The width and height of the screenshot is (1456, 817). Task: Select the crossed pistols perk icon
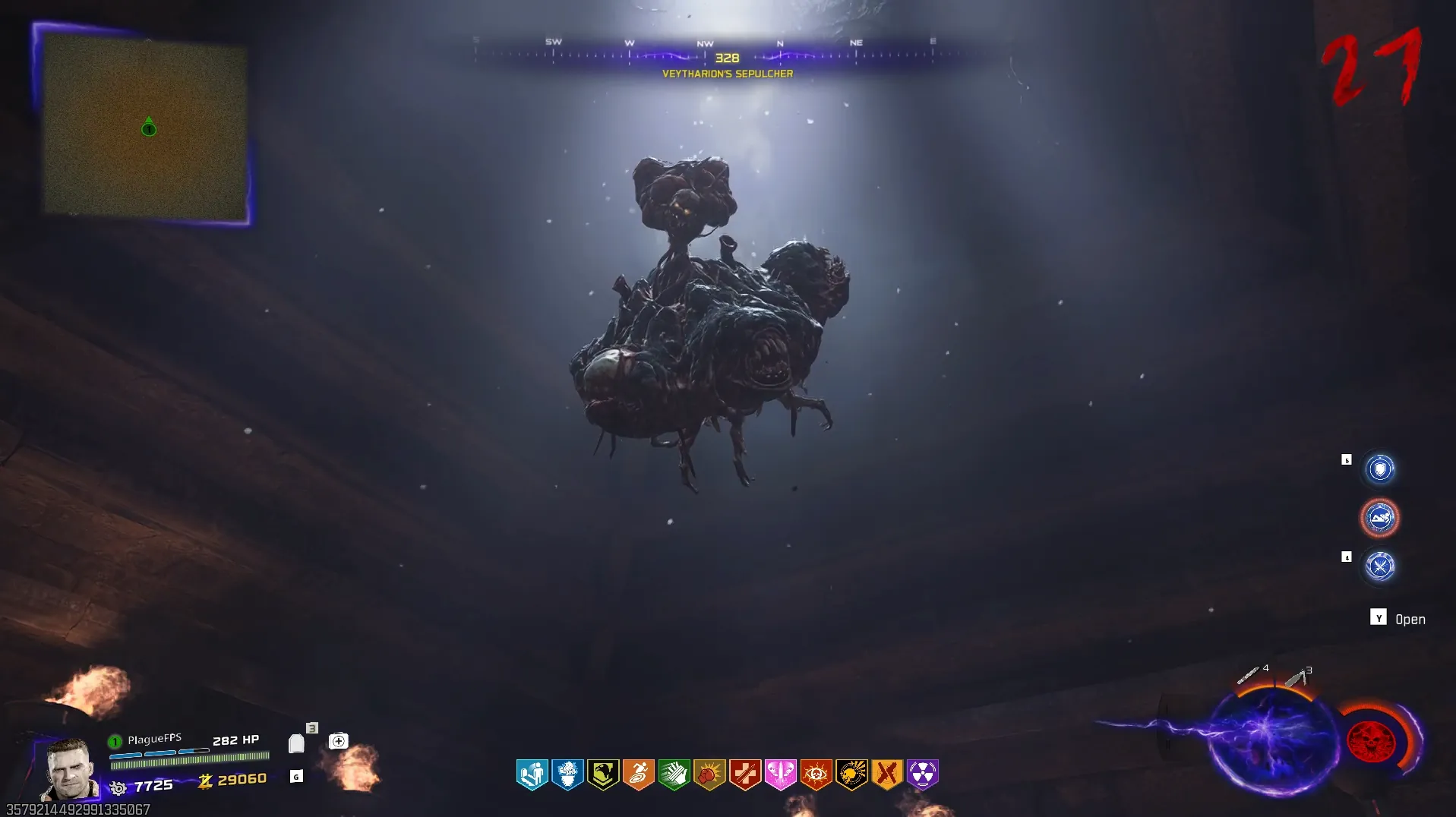[886, 774]
